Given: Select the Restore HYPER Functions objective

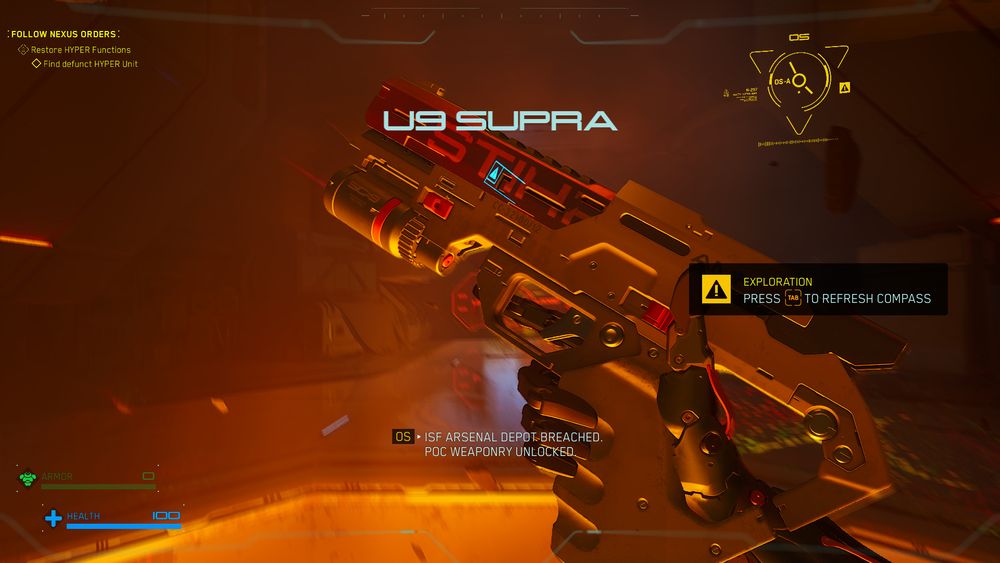Looking at the screenshot, I should (x=80, y=50).
